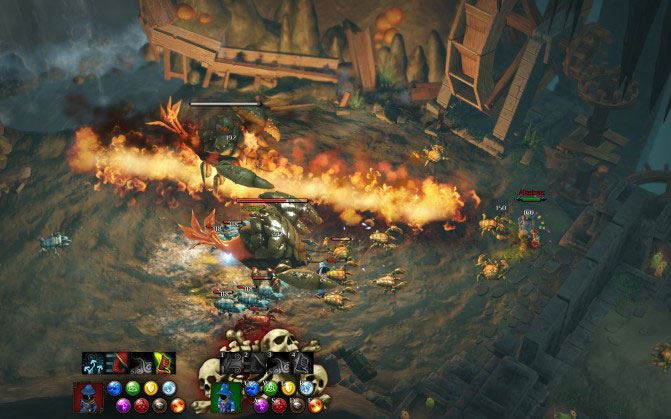Image resolution: width=671 pixels, height=419 pixels.
Task: Activate the greyed magick slot numbered 4
Action: point(301,363)
